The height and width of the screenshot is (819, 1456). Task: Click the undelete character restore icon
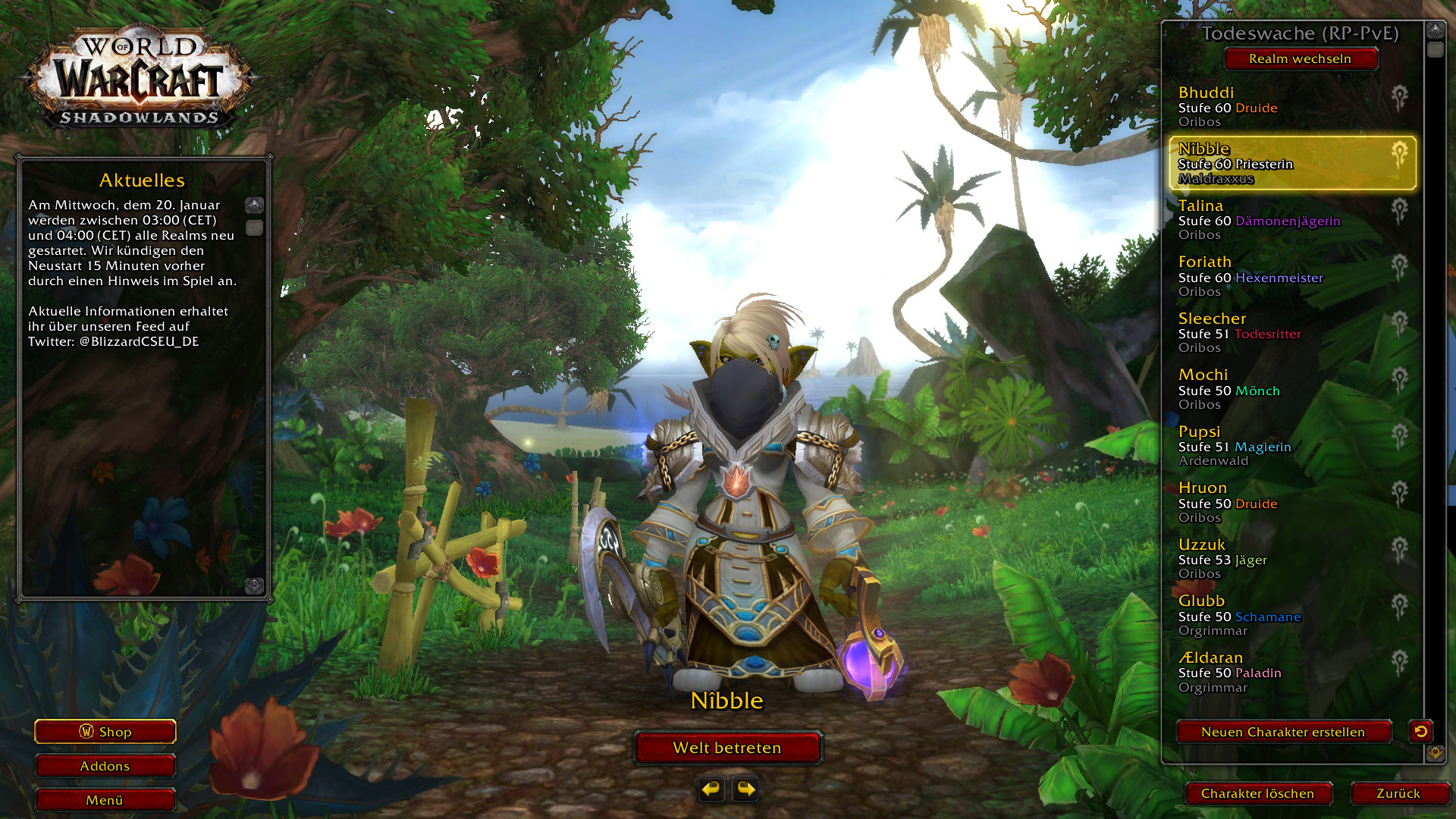coord(1420,731)
